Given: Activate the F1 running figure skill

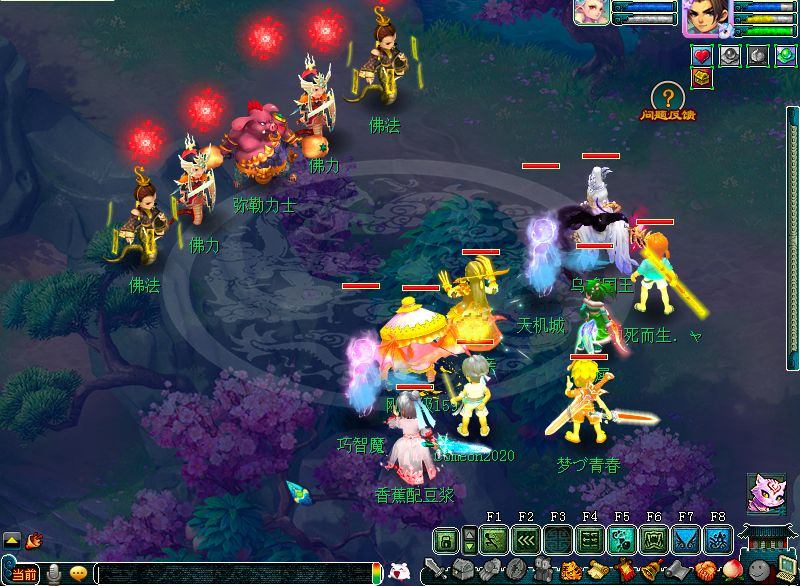Looking at the screenshot, I should pos(494,541).
